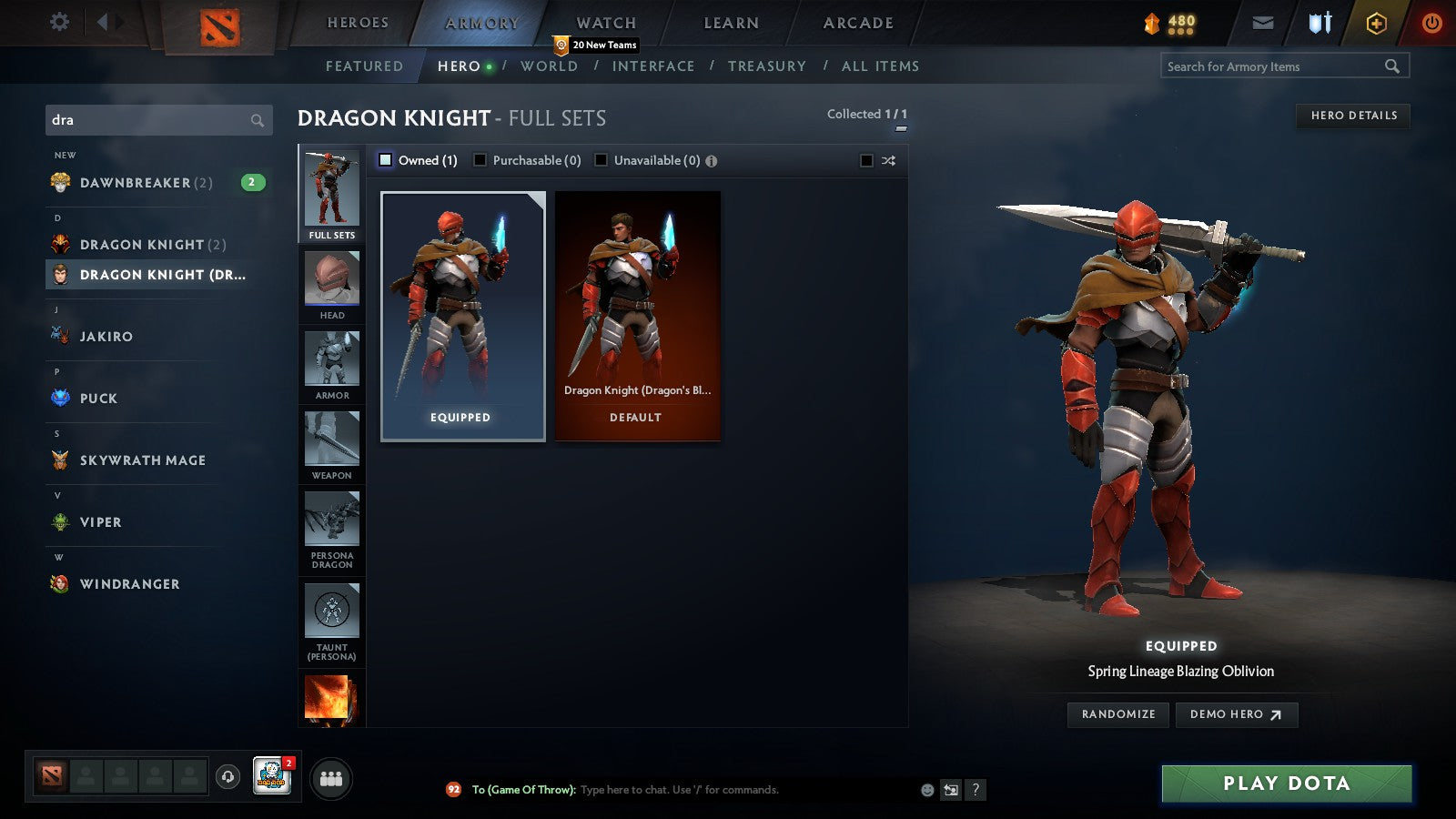Screen dimensions: 1456x819
Task: Enable the Purchasable items filter
Action: 480,159
